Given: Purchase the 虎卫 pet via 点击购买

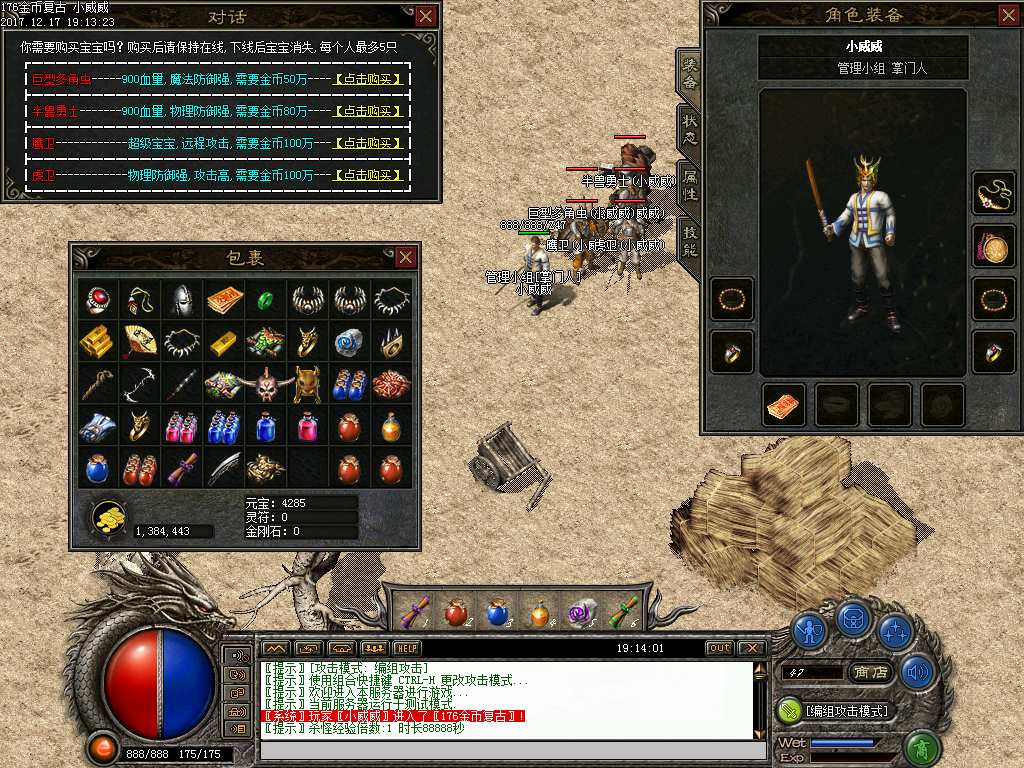Looking at the screenshot, I should pos(369,175).
